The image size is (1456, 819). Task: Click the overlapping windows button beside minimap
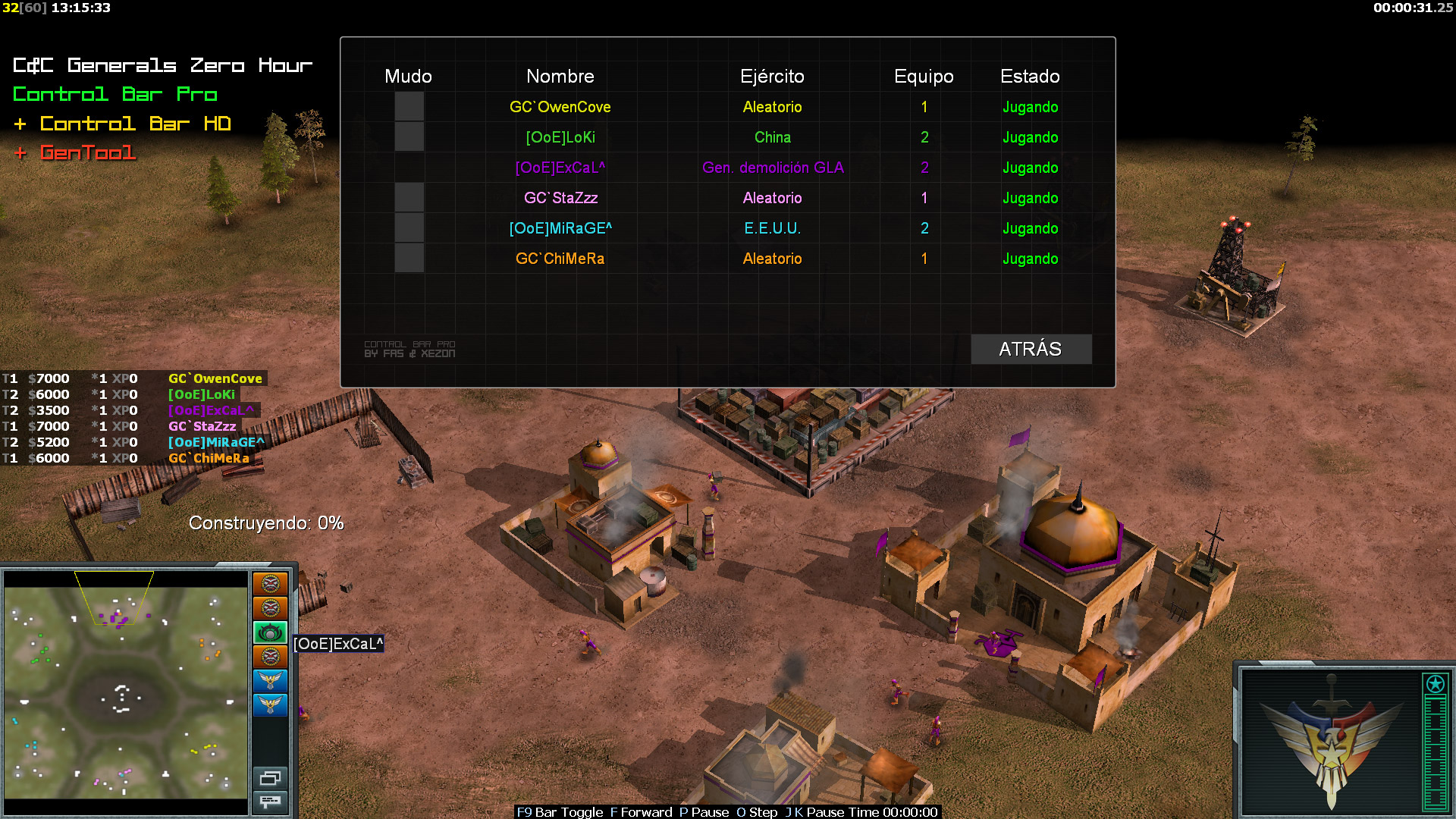(x=270, y=778)
